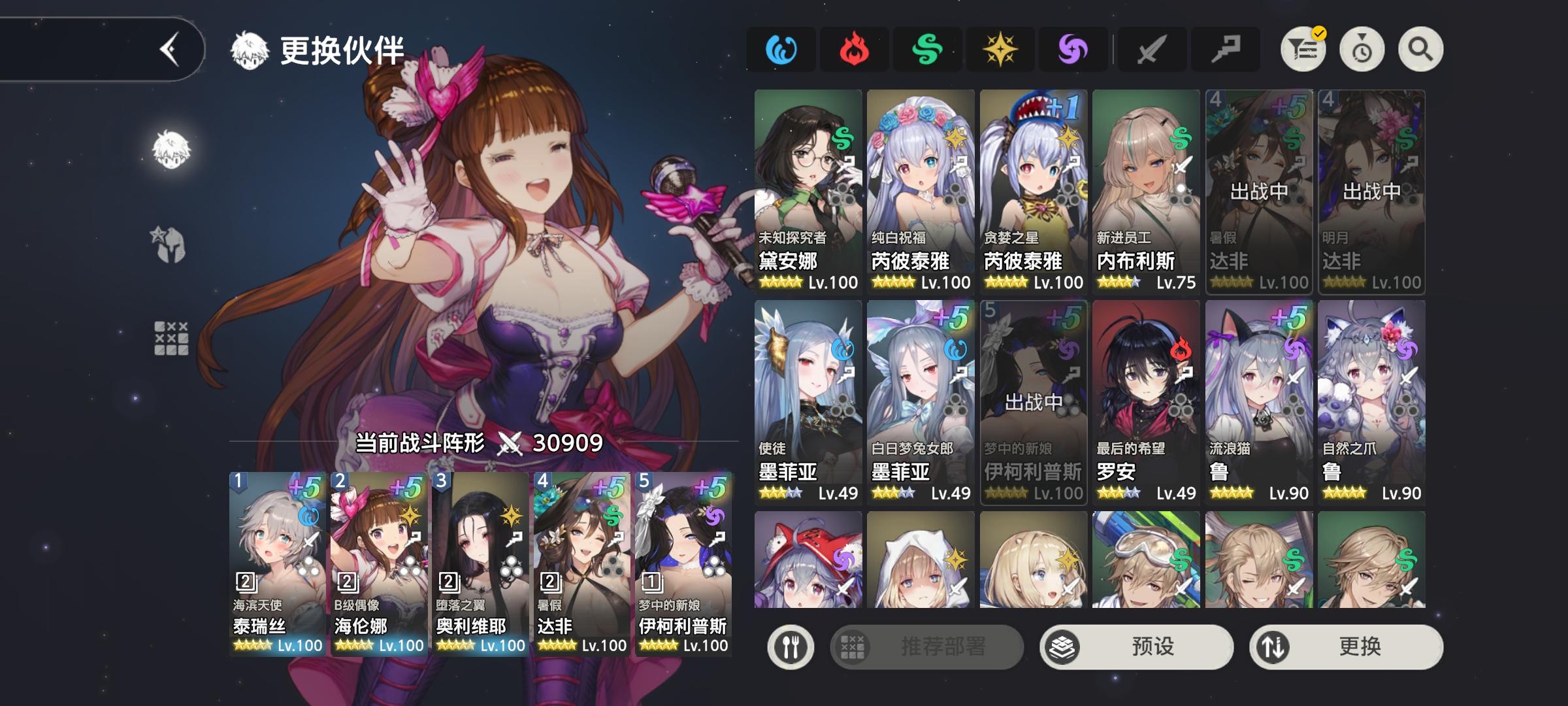The width and height of the screenshot is (1568, 706).
Task: Toggle the second weapon-type filter
Action: 1225,49
